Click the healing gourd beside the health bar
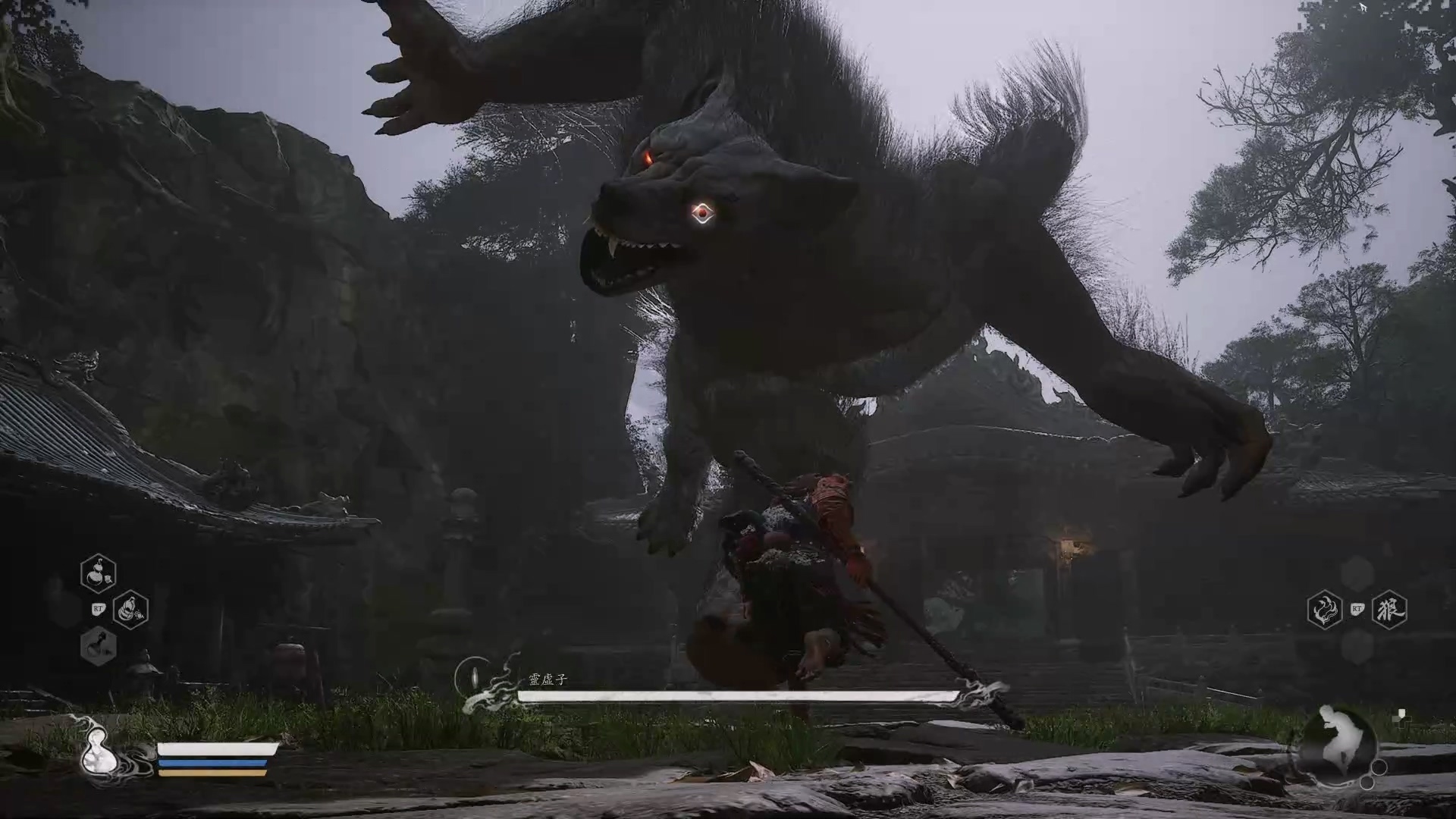 coord(97,753)
